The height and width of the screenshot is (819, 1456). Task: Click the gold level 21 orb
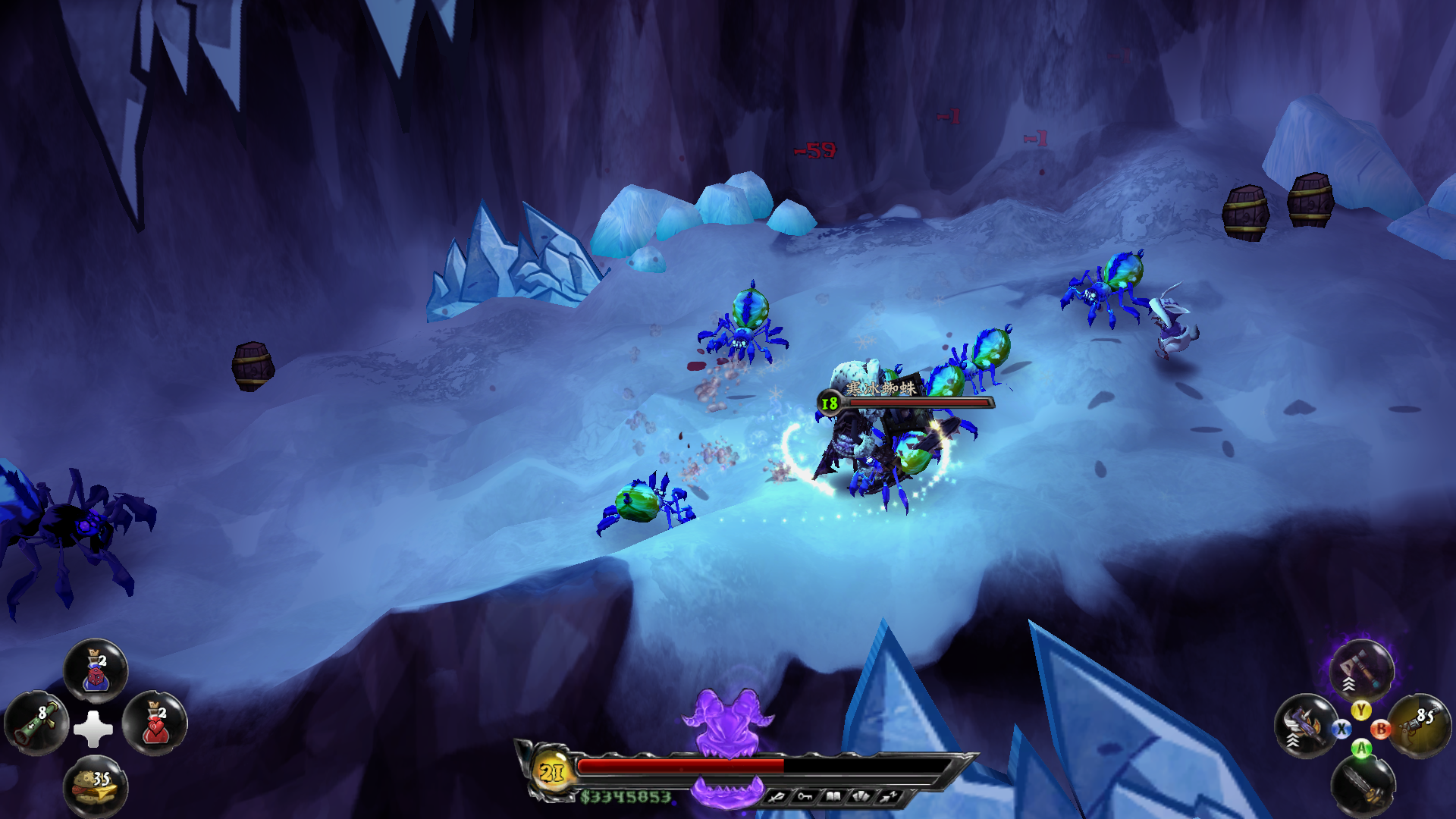(x=551, y=772)
